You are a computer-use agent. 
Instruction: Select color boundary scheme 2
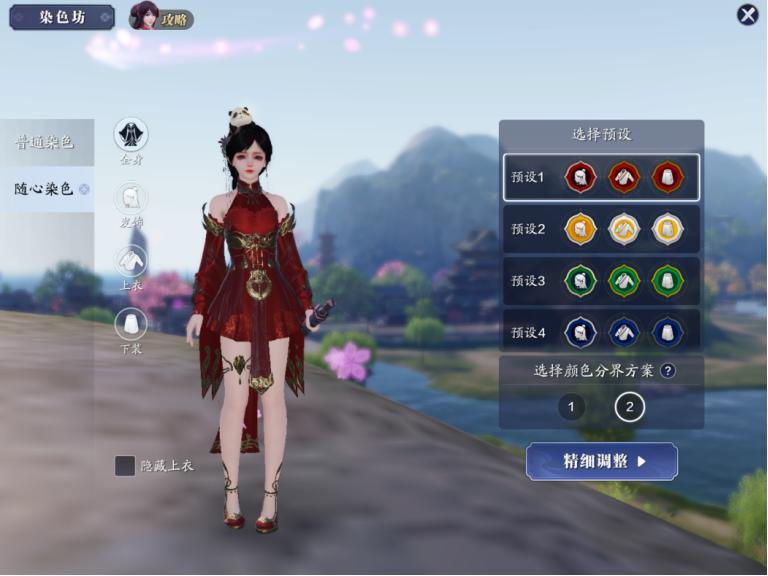[629, 407]
